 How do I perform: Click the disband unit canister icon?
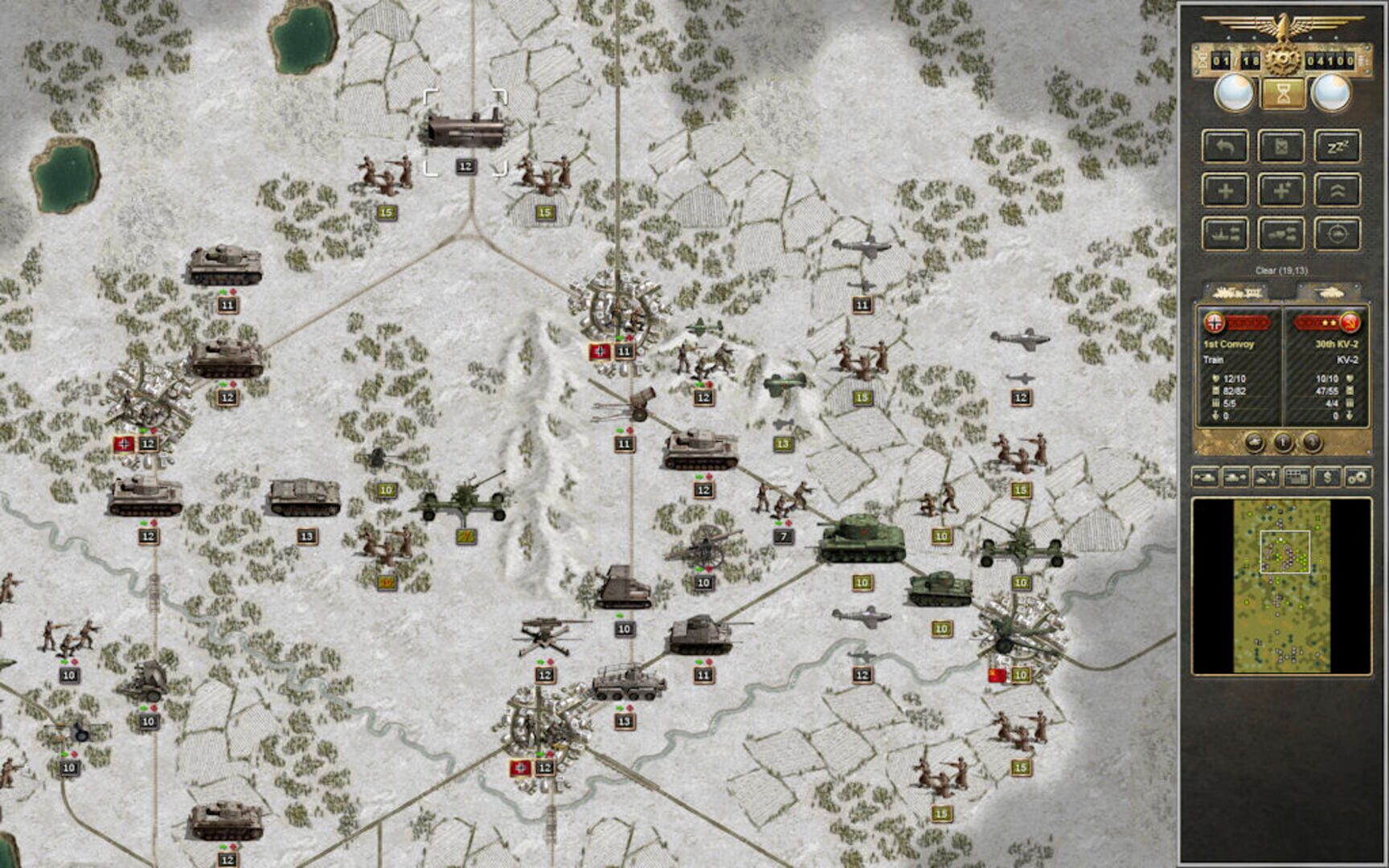(1282, 145)
